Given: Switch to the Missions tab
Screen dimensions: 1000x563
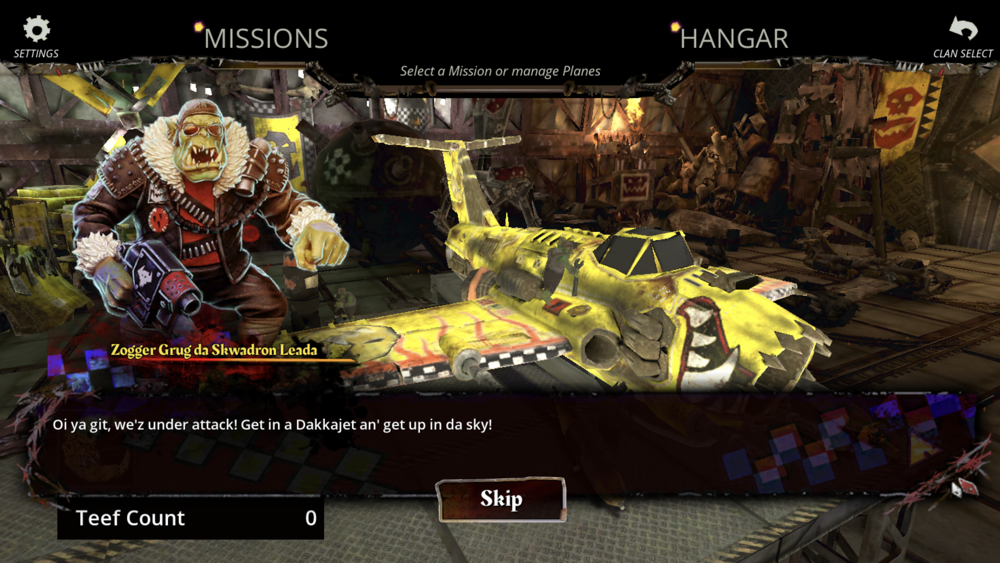Looking at the screenshot, I should coord(265,39).
